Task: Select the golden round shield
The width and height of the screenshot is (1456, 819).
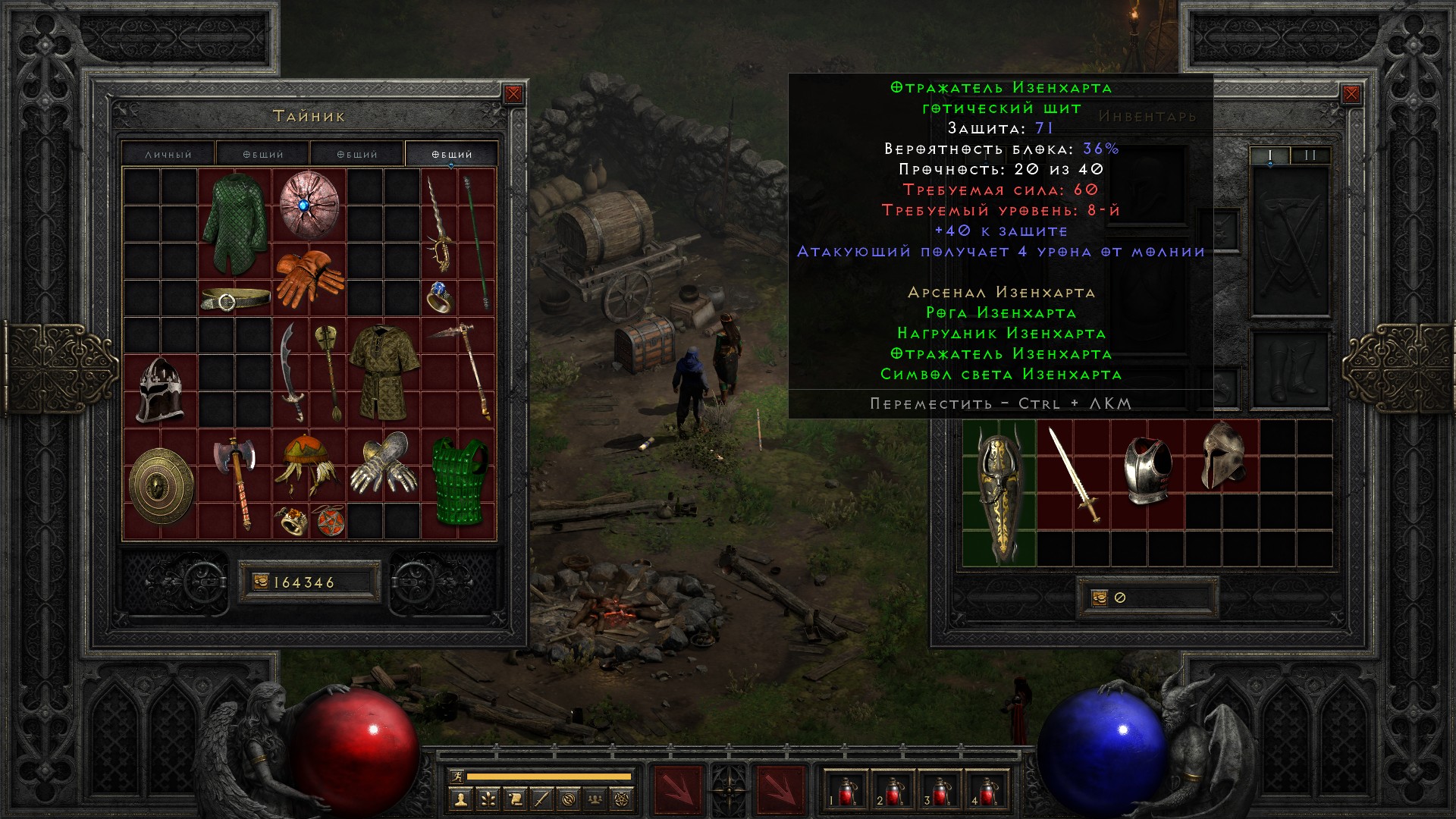Action: (161, 485)
